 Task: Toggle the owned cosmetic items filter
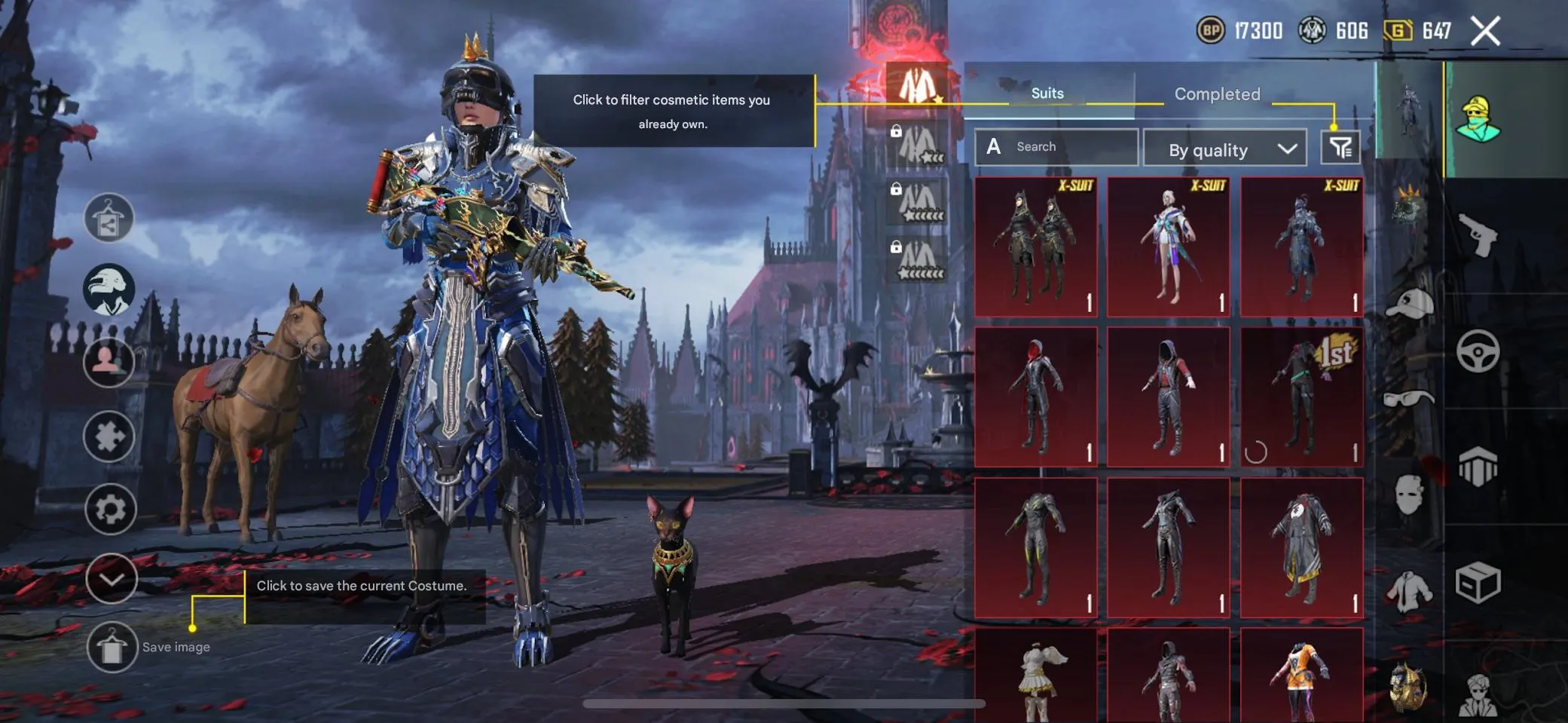[1339, 146]
